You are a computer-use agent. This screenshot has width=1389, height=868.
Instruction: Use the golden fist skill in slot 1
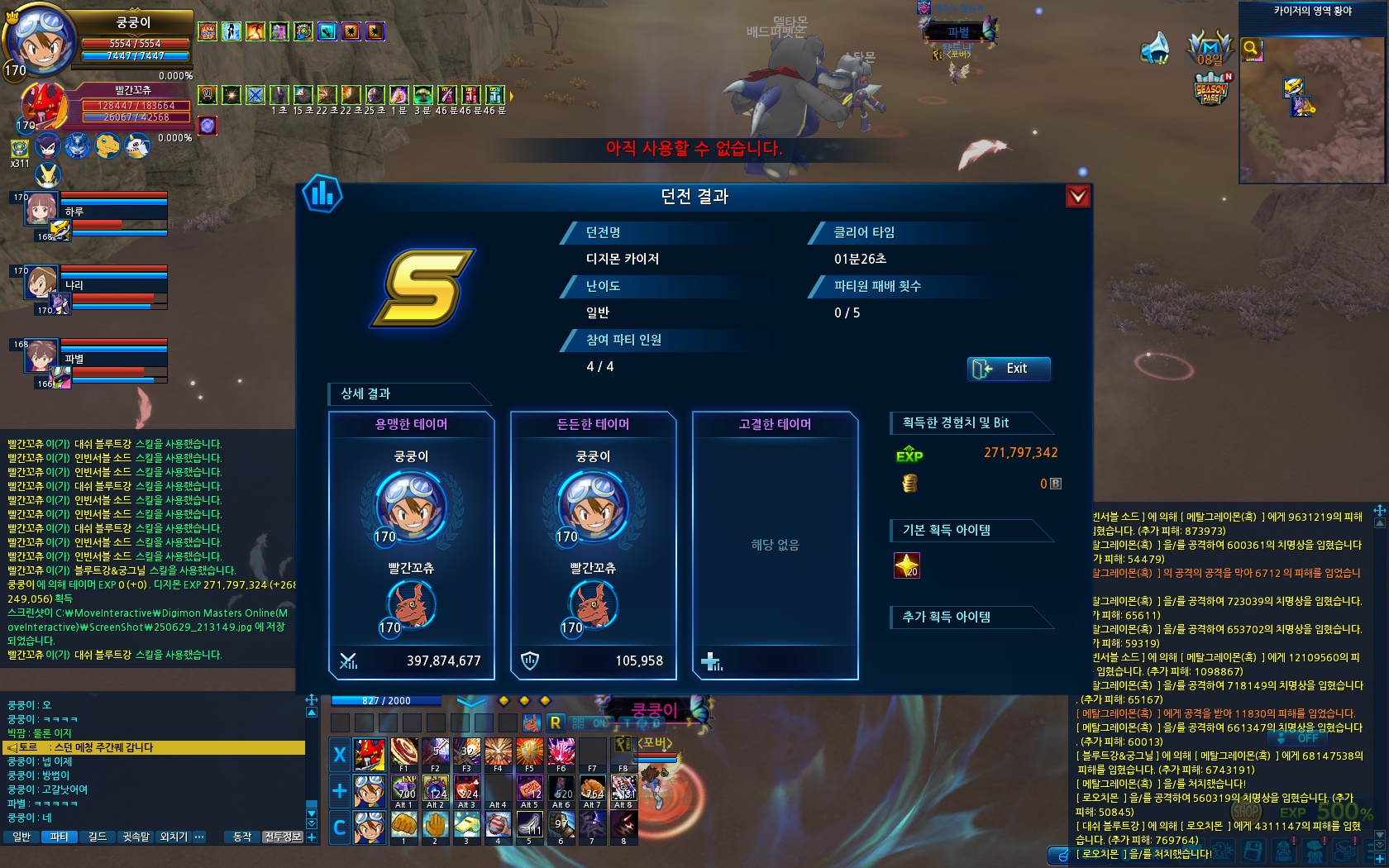coord(403,824)
